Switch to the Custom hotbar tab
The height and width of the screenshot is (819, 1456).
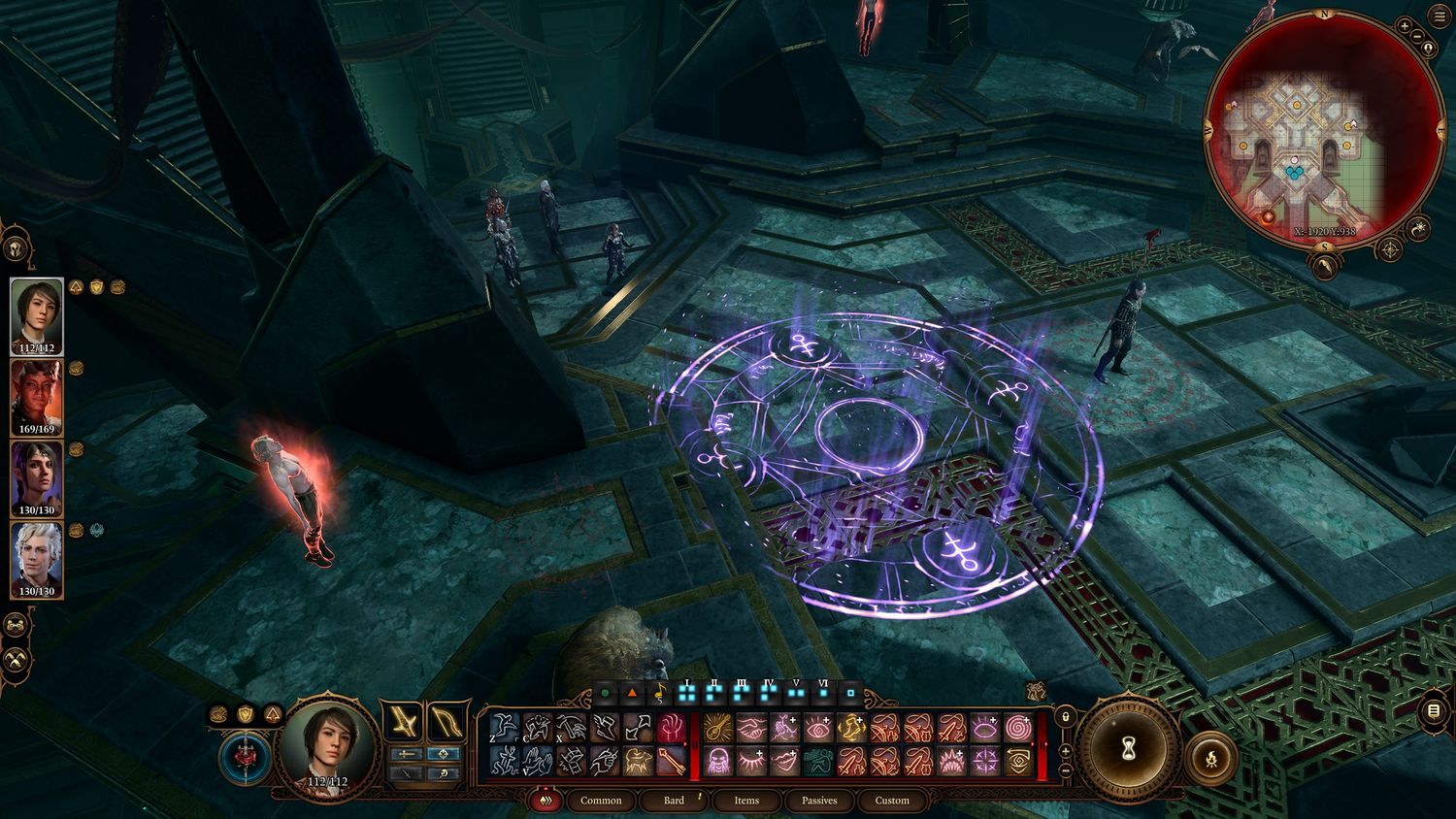(x=892, y=801)
